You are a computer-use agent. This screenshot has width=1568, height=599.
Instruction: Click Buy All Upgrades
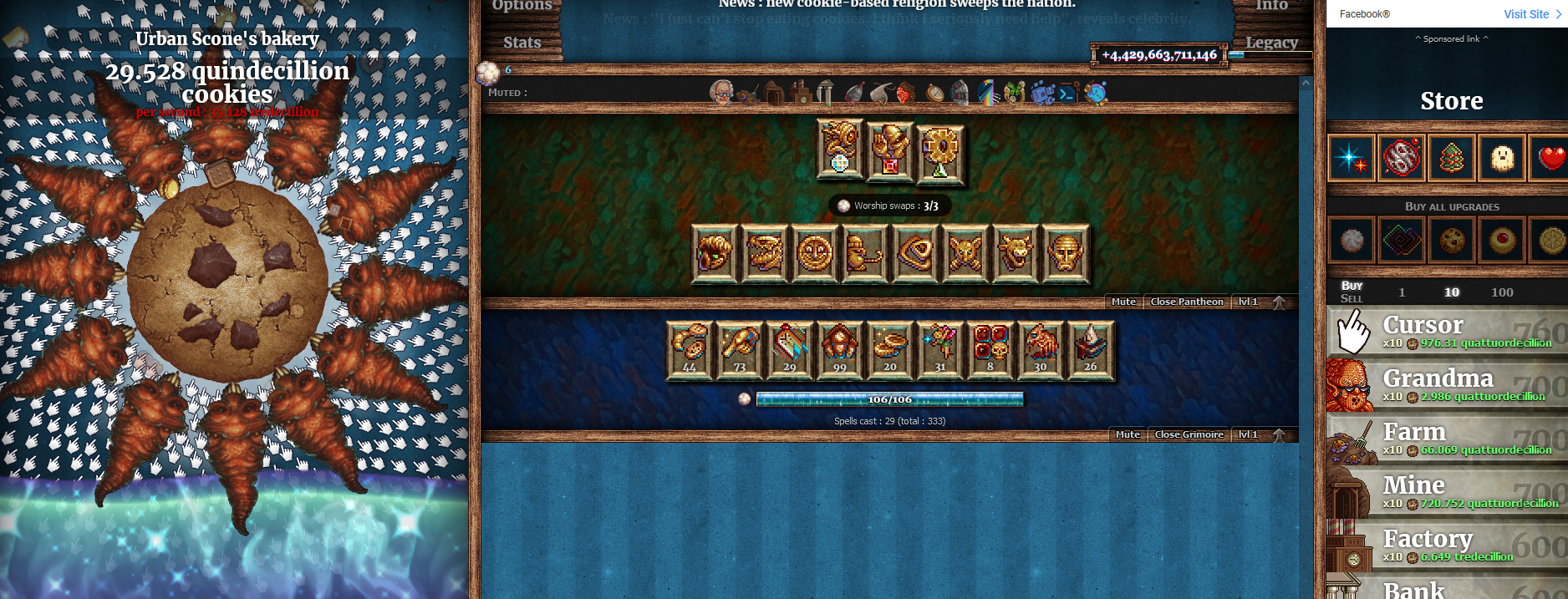[1451, 206]
